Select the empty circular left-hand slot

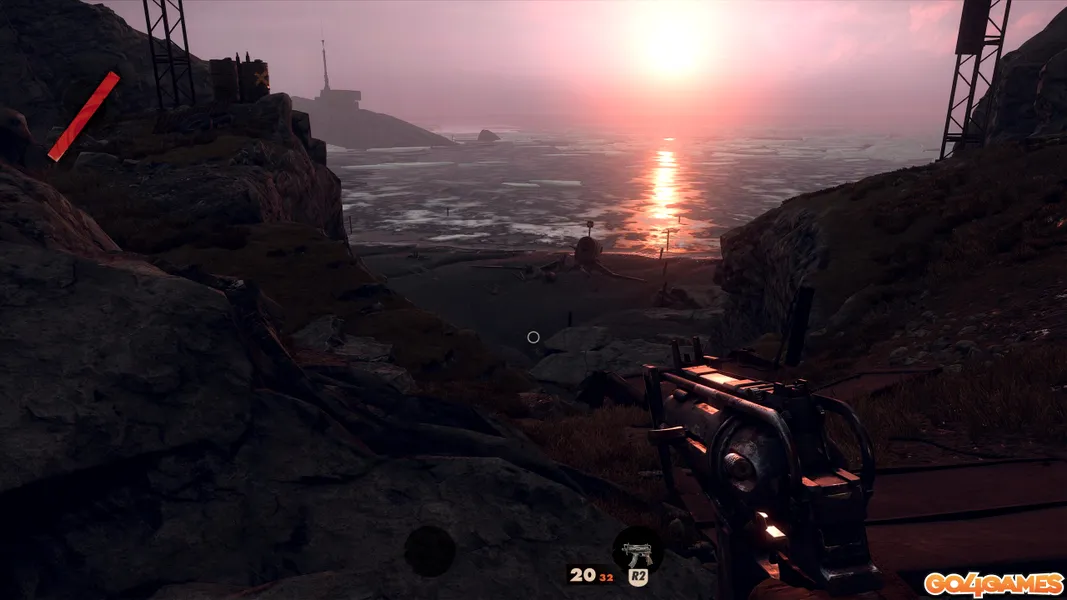pyautogui.click(x=429, y=551)
